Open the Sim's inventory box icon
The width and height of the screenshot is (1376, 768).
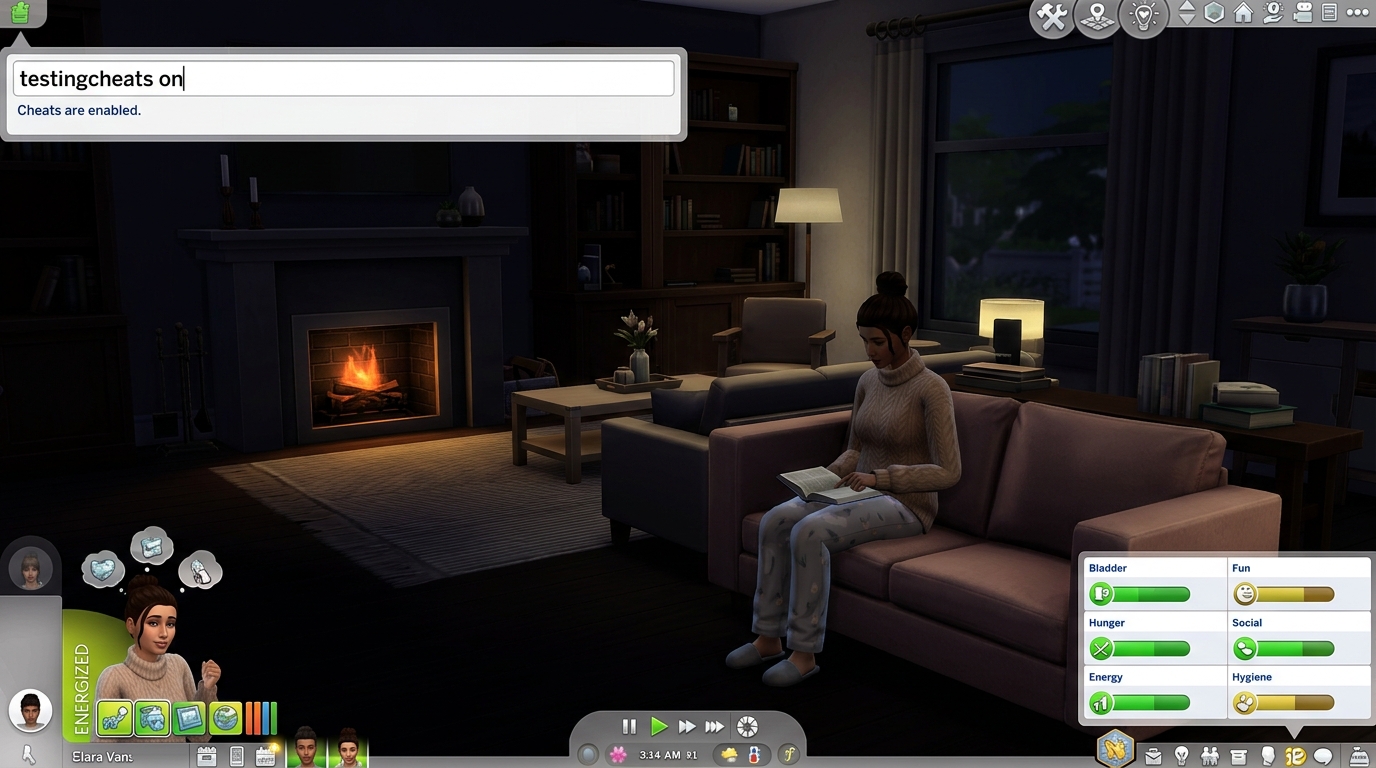tap(1238, 757)
